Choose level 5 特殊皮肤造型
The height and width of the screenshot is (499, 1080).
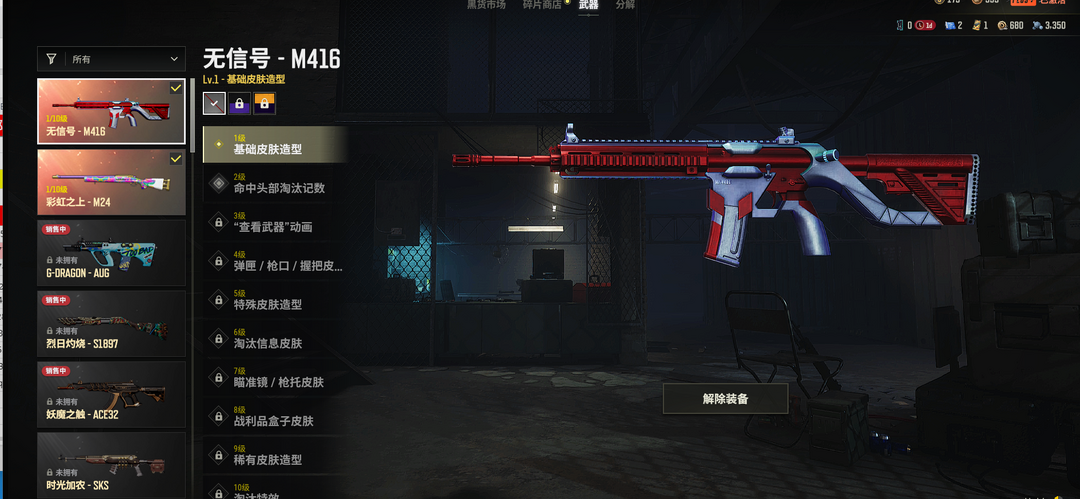point(275,301)
